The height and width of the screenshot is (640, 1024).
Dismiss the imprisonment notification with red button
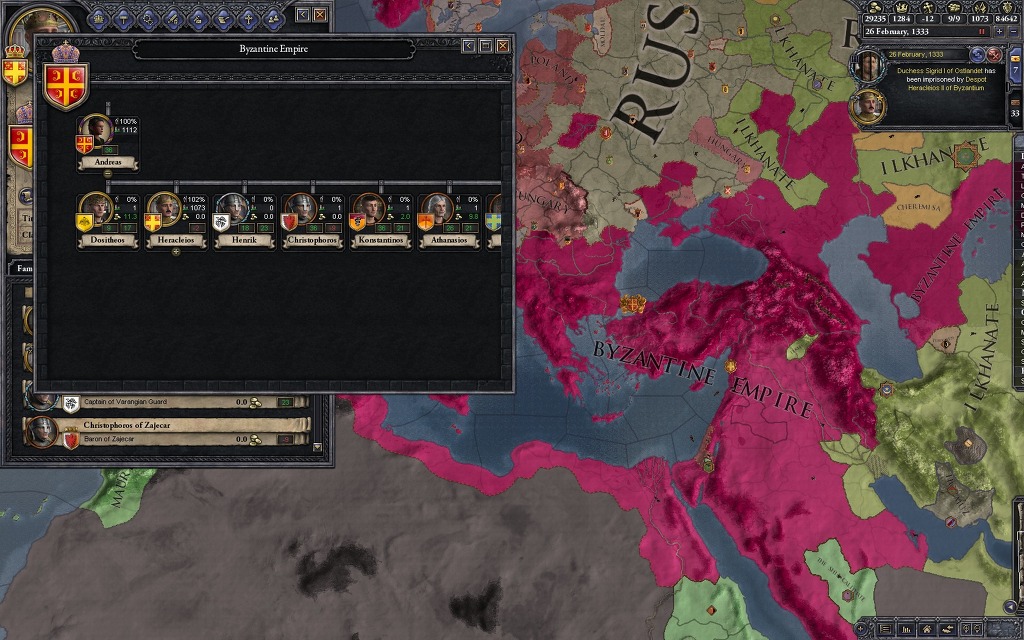tap(993, 54)
